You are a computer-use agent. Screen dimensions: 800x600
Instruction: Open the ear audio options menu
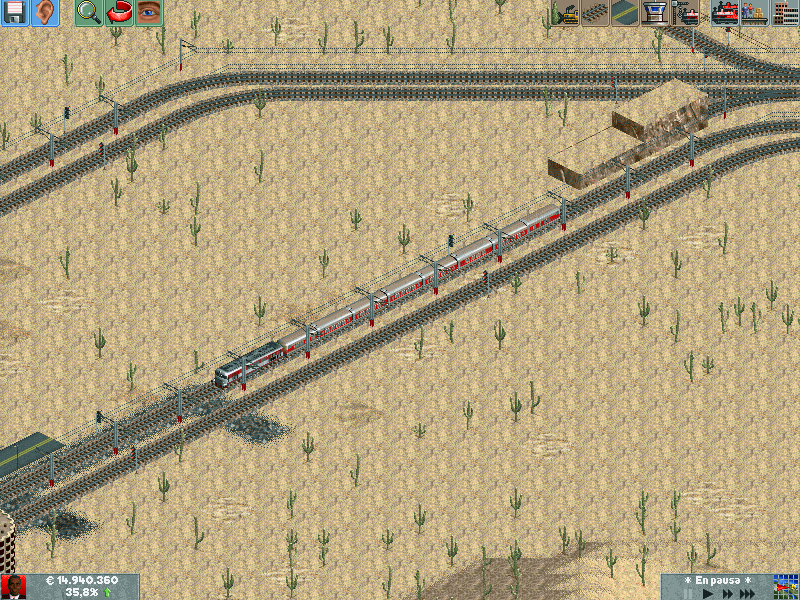pos(45,13)
